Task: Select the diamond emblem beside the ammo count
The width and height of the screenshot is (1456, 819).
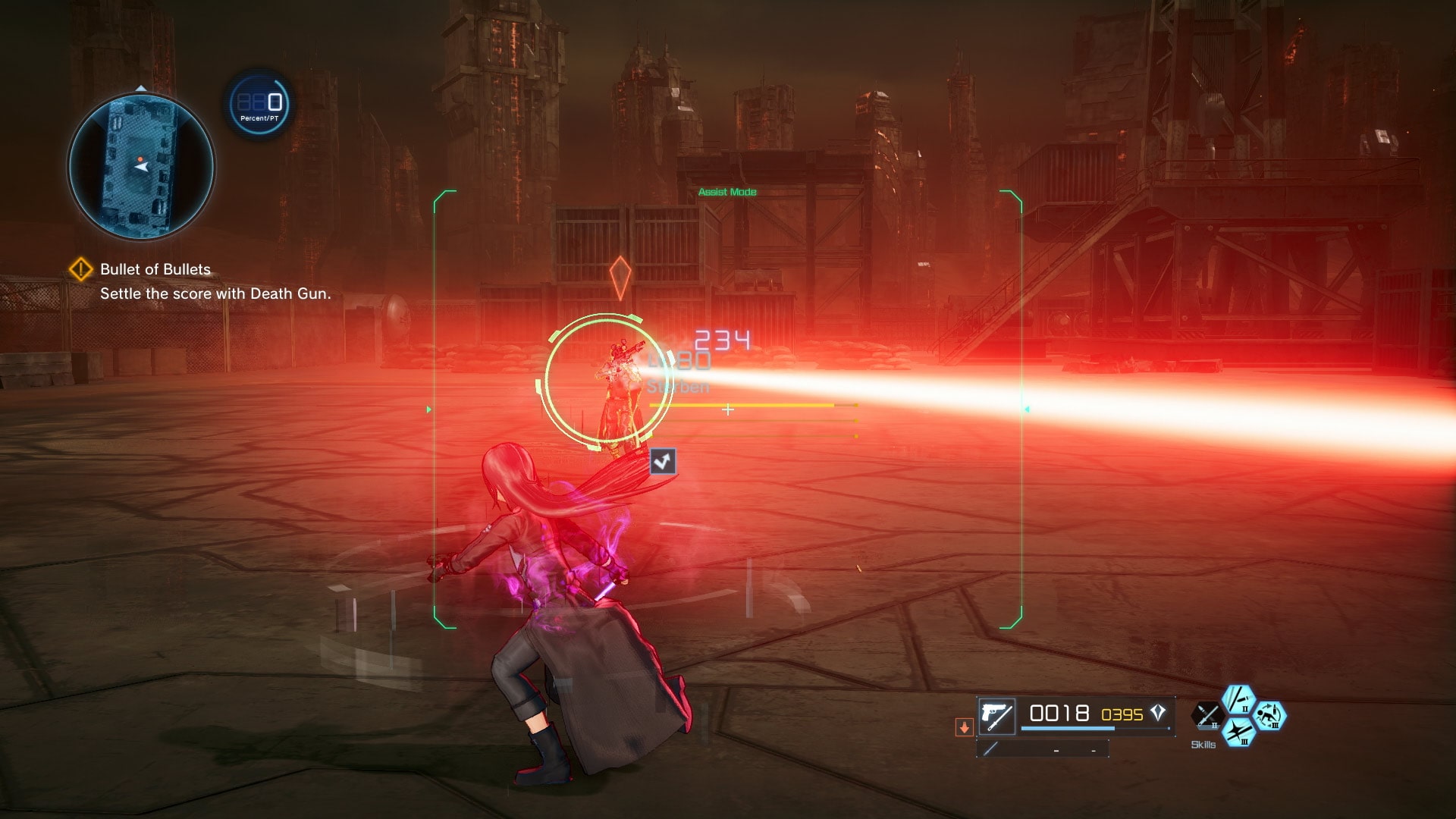Action: [x=1159, y=713]
